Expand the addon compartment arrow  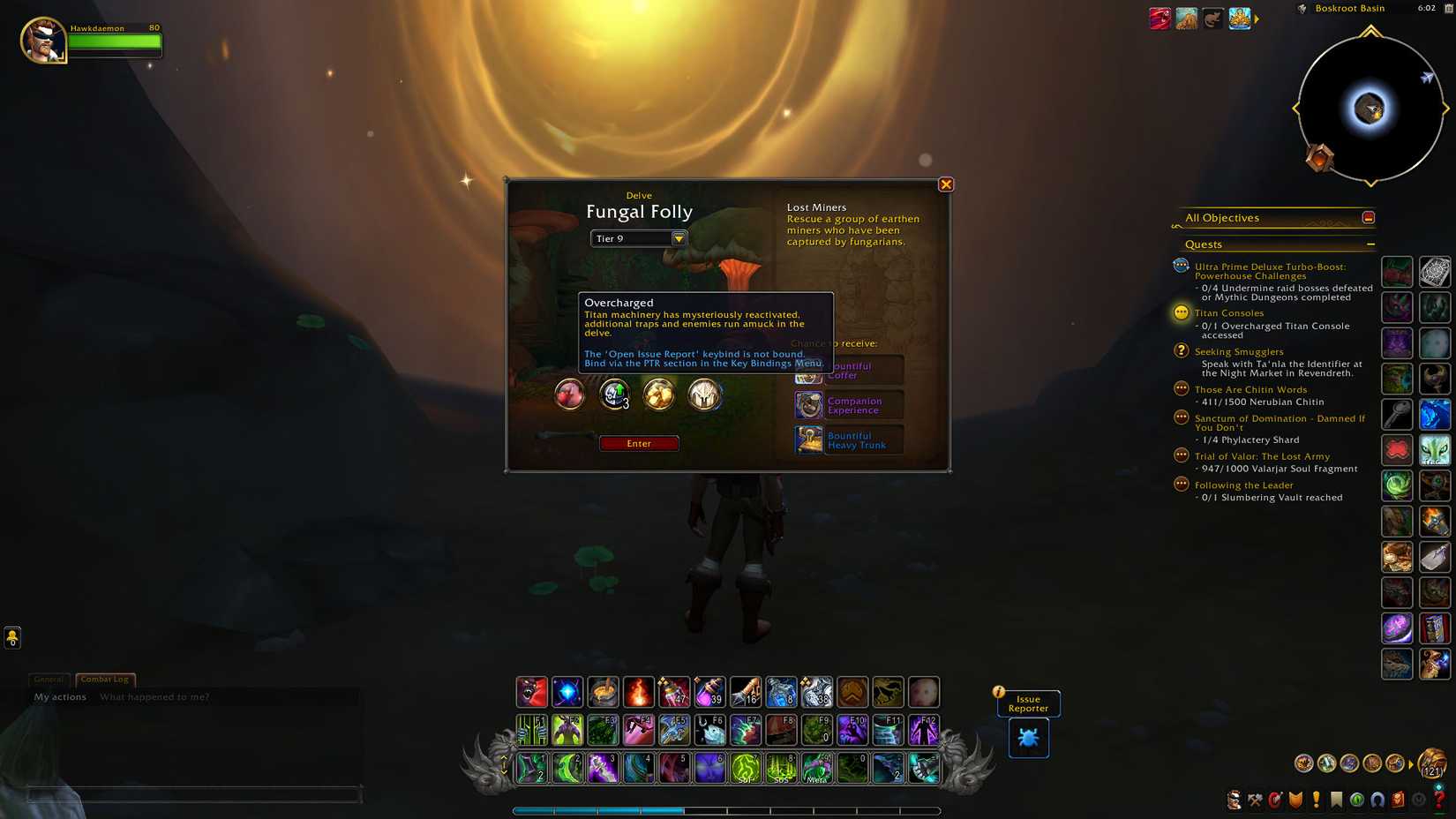(x=1257, y=17)
